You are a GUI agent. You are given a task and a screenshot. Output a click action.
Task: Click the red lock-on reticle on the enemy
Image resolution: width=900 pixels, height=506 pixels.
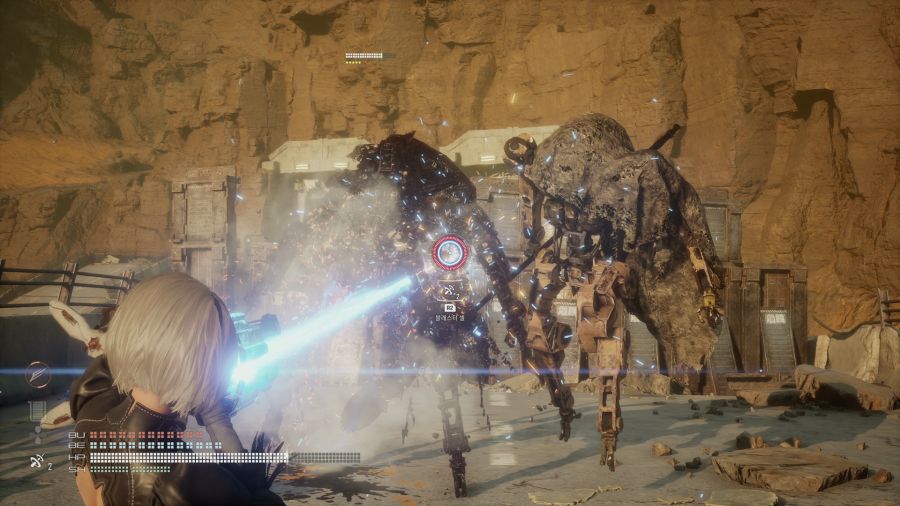pos(450,253)
